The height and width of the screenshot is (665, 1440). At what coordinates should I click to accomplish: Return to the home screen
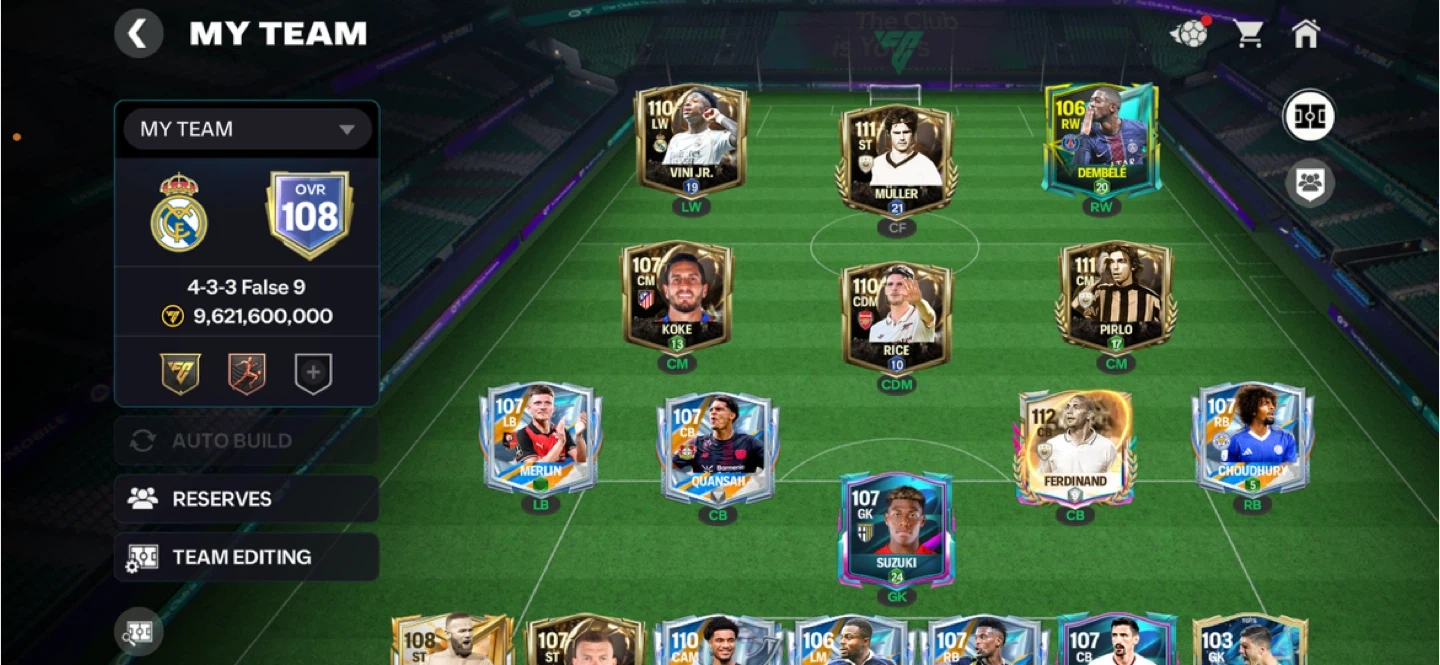1305,34
